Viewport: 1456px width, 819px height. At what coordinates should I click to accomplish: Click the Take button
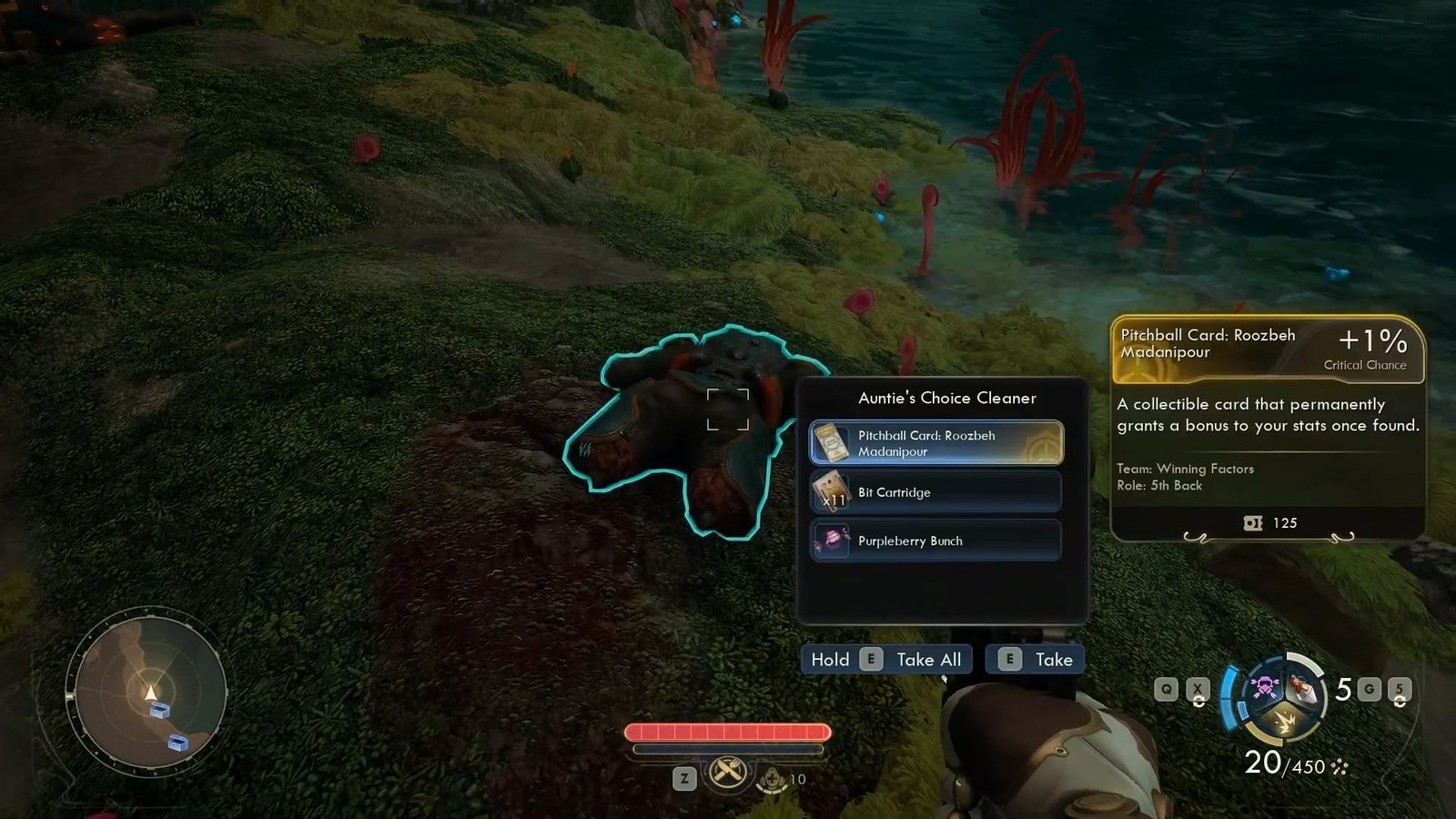pyautogui.click(x=1035, y=660)
